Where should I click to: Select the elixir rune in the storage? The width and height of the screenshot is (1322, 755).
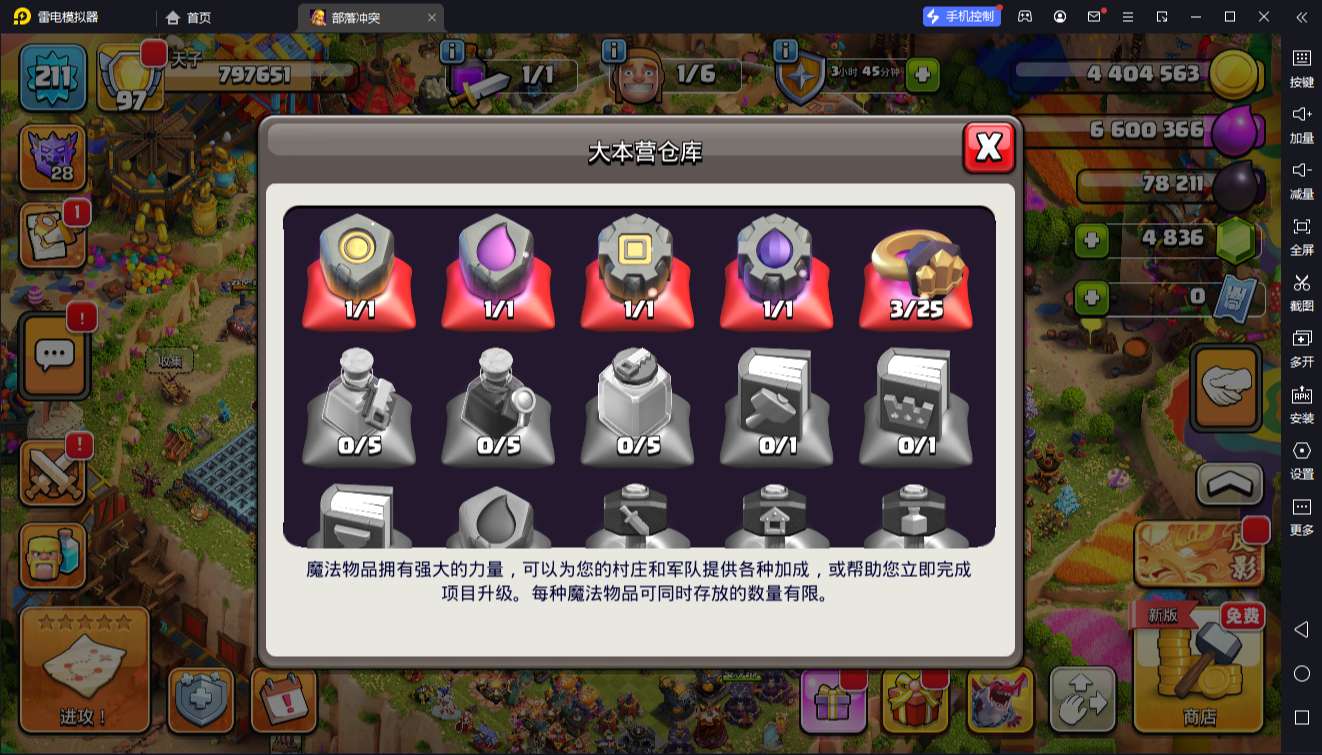[497, 270]
